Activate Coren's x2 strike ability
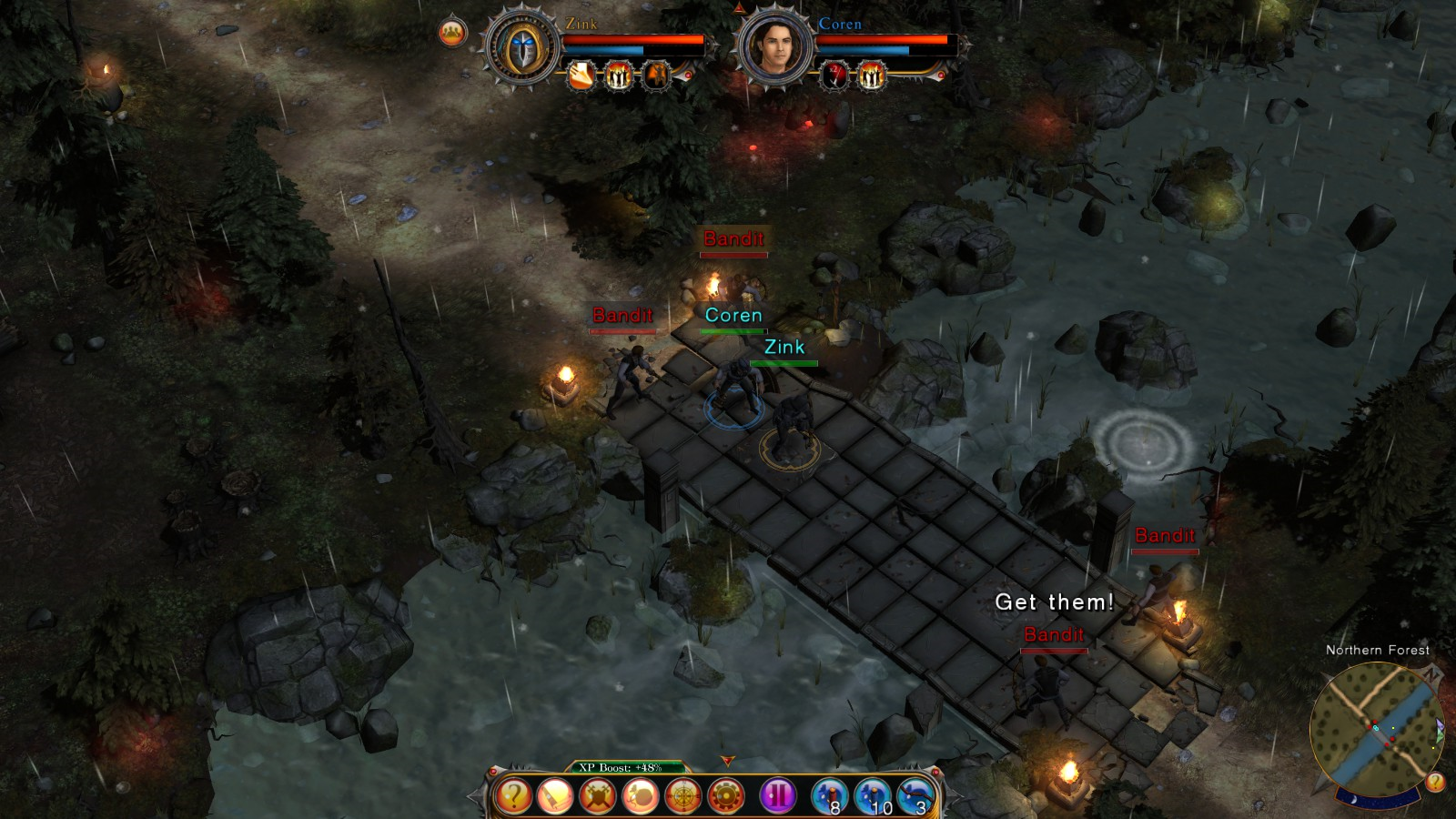 coord(834,76)
